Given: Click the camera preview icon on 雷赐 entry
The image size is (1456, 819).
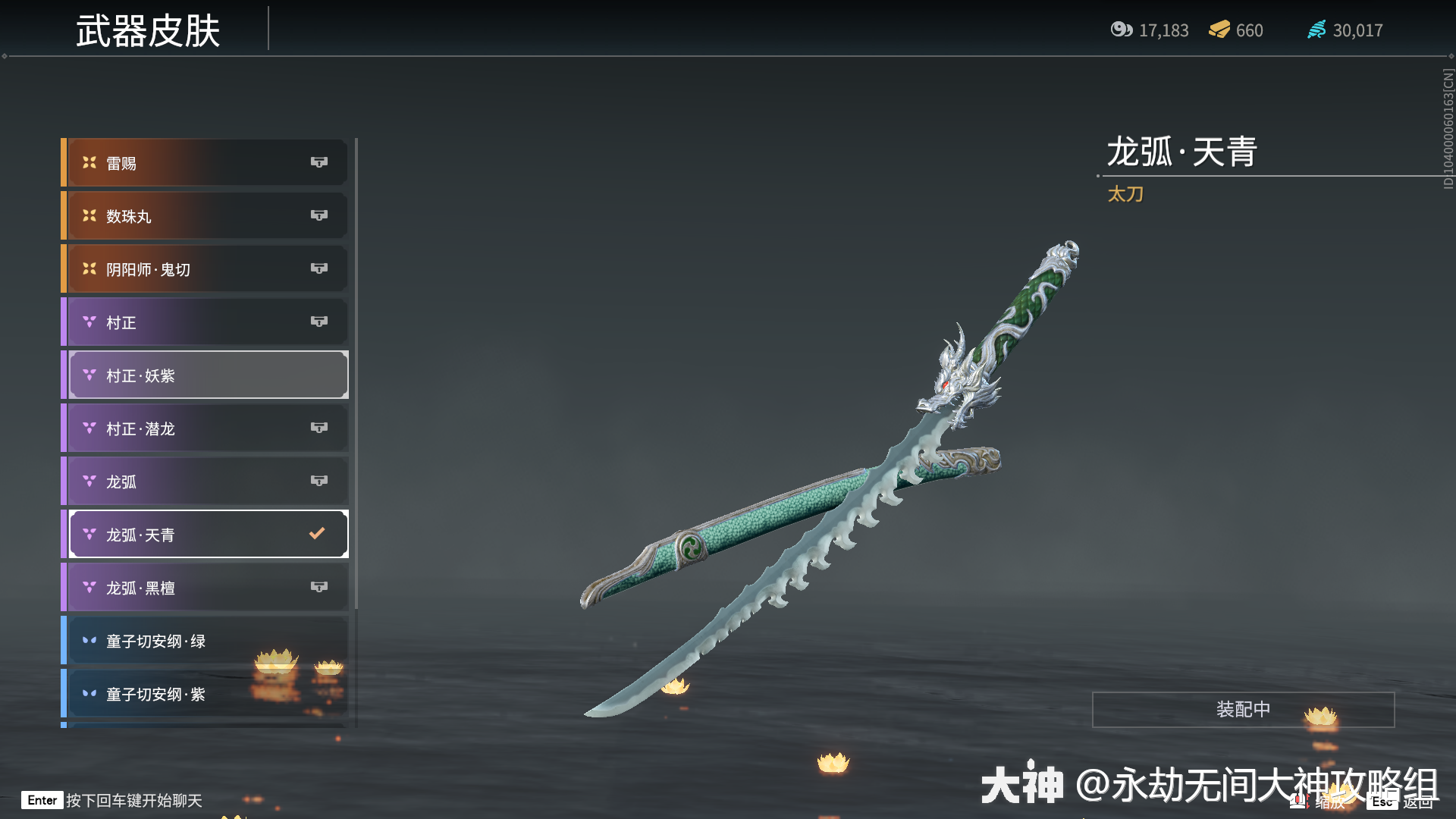Looking at the screenshot, I should [x=319, y=162].
